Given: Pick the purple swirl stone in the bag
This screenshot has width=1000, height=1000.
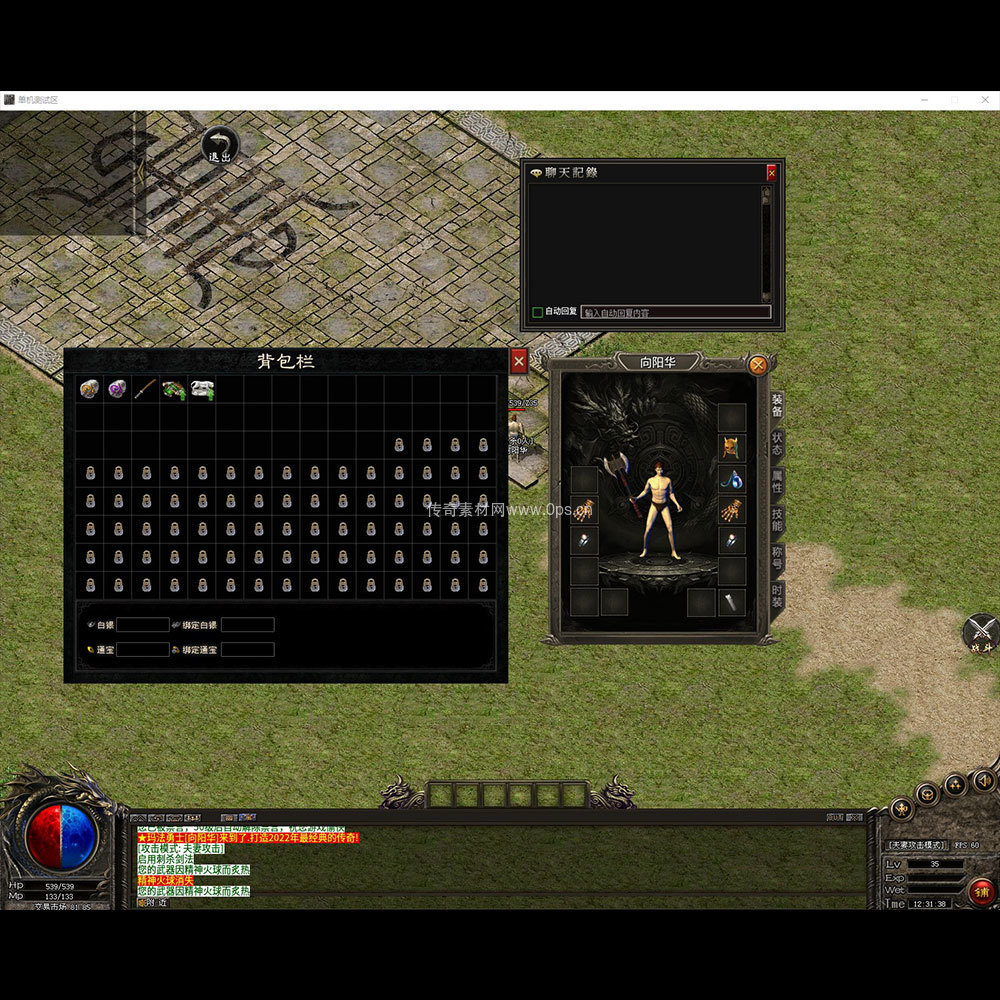Looking at the screenshot, I should pyautogui.click(x=118, y=389).
